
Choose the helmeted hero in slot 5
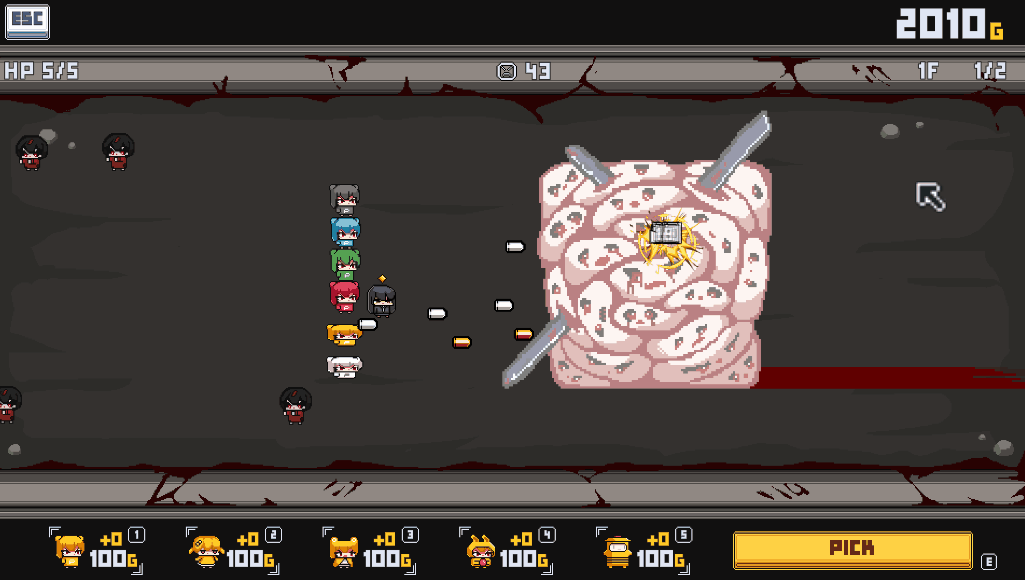click(617, 550)
